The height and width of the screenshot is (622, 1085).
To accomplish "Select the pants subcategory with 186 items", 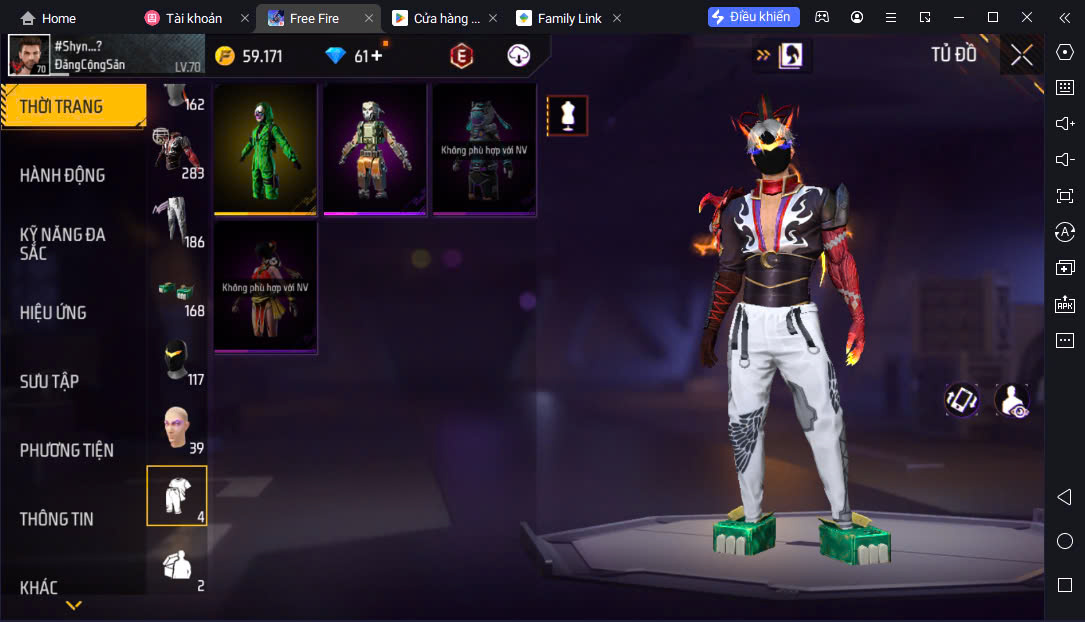I will [177, 222].
